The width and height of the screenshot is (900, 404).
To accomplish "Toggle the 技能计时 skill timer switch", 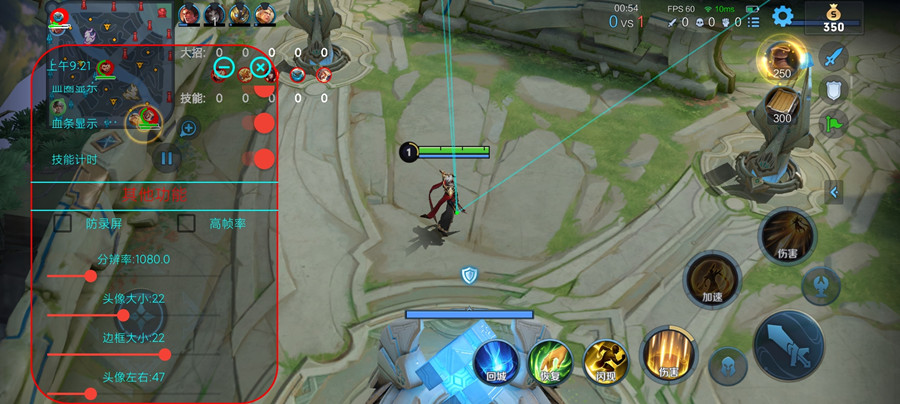I will 264,158.
